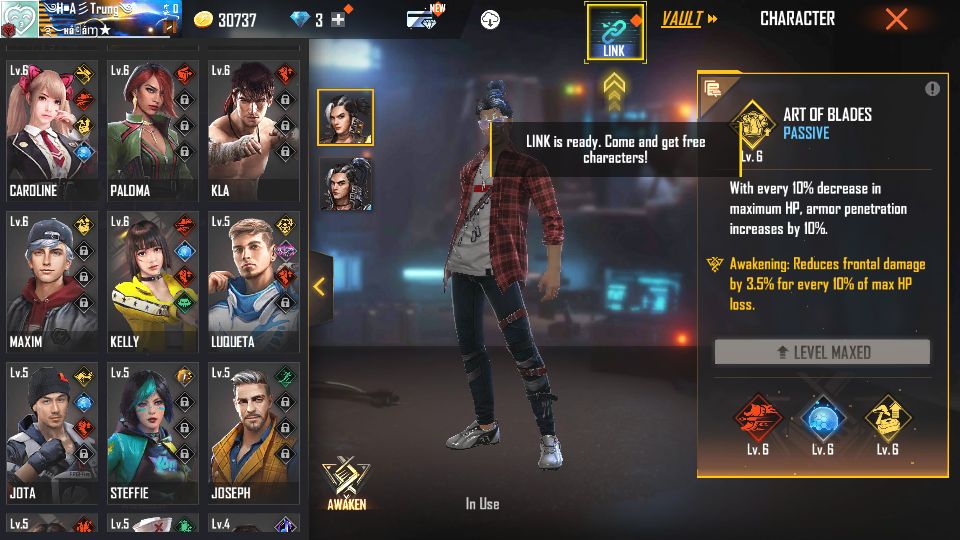Screen dimensions: 960x540
Task: Pick the Maxim character card
Action: click(52, 281)
